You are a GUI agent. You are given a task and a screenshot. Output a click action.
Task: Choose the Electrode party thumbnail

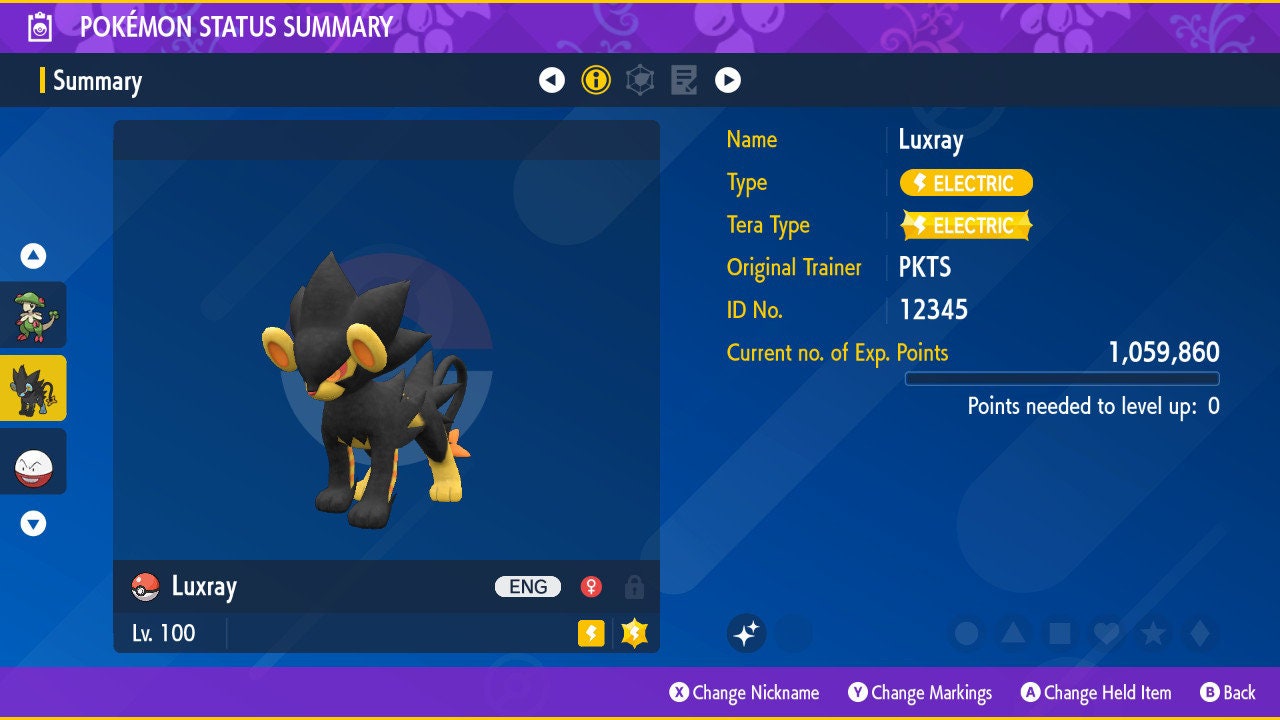click(x=34, y=462)
